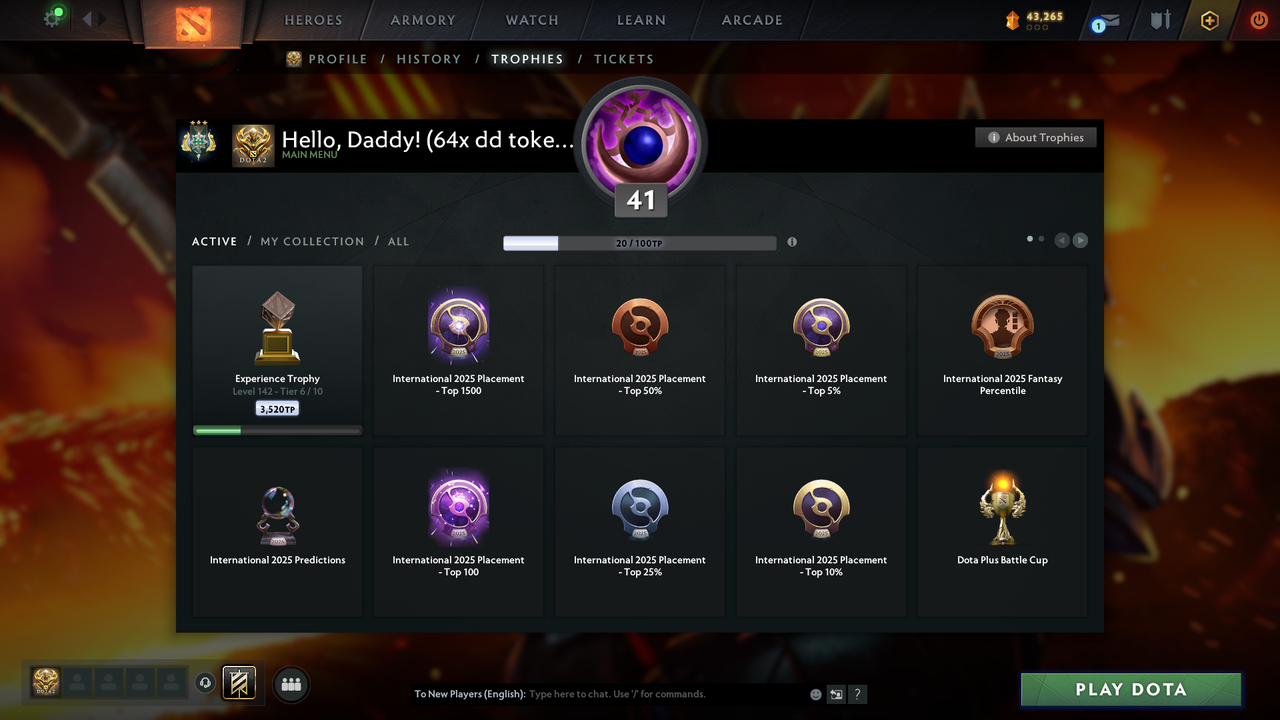This screenshot has height=720, width=1280.
Task: Switch to the TICKETS section
Action: point(624,59)
